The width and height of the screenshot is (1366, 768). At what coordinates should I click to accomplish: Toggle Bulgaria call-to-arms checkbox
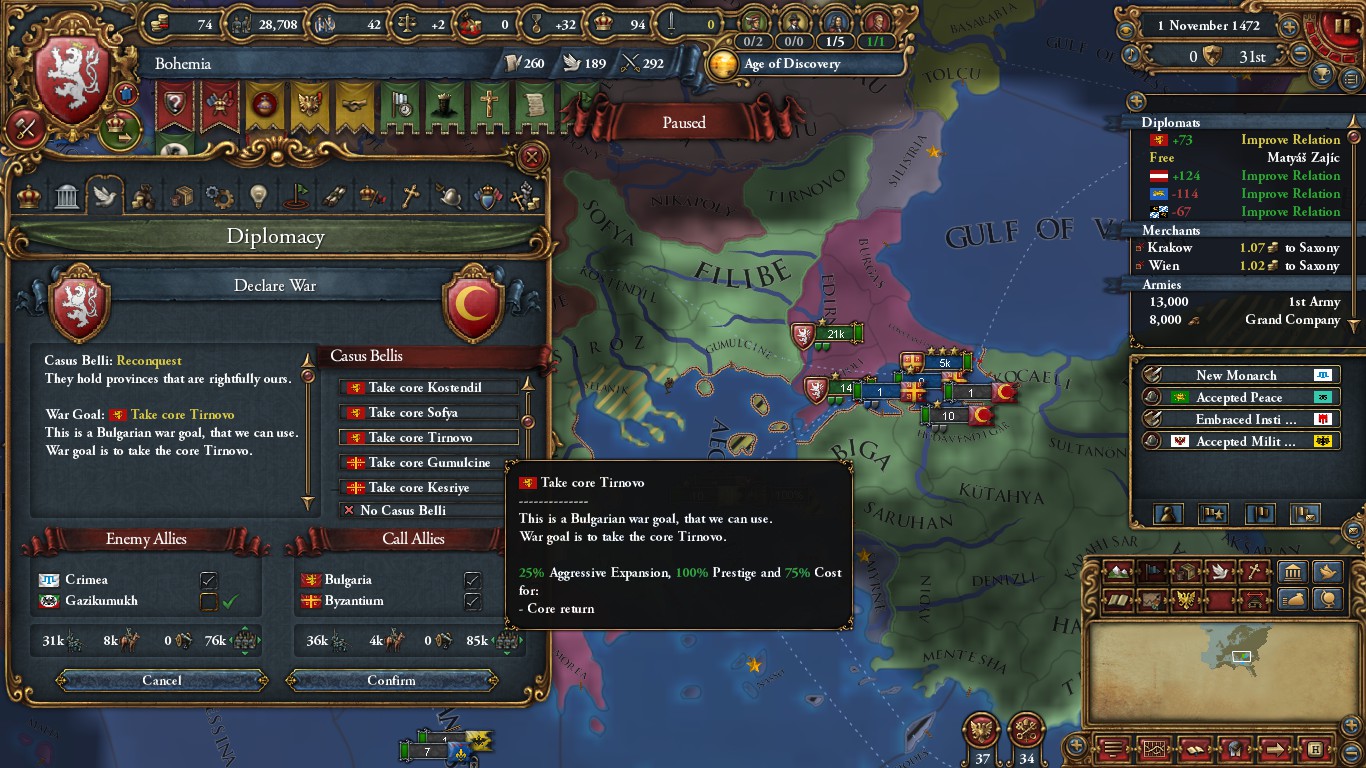click(x=472, y=580)
